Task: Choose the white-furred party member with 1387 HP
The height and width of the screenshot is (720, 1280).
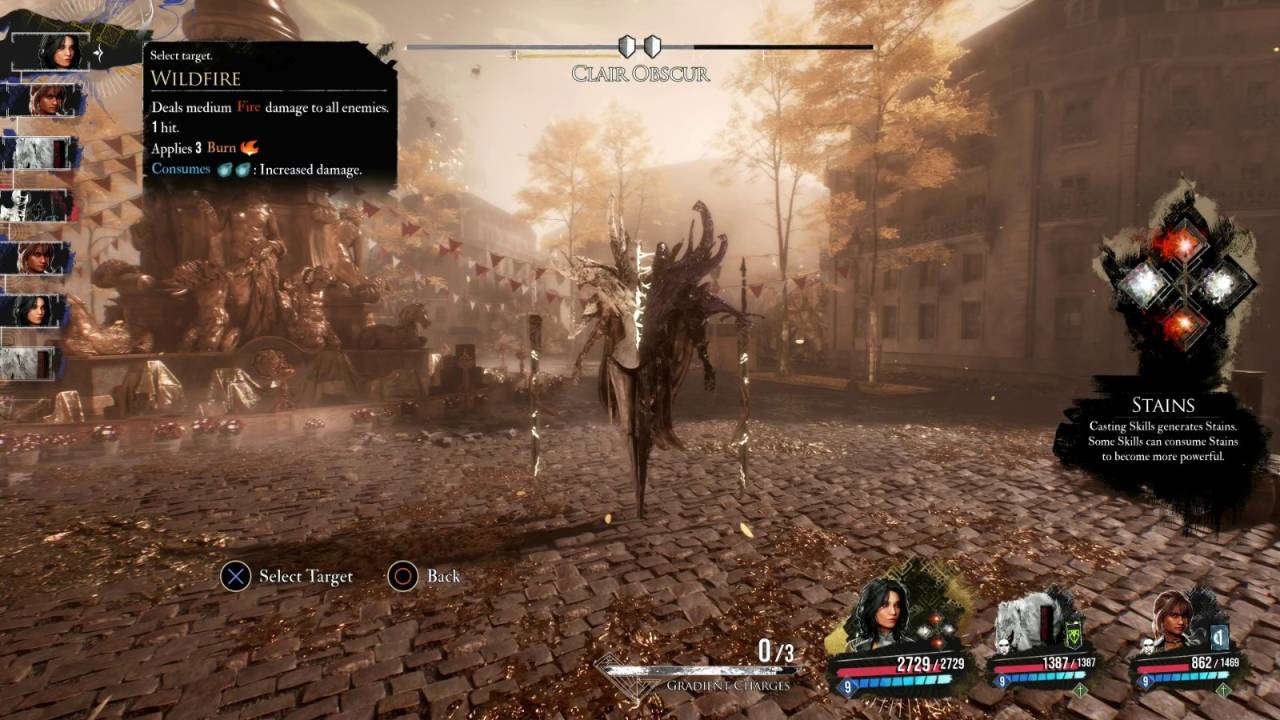Action: coord(1032,623)
